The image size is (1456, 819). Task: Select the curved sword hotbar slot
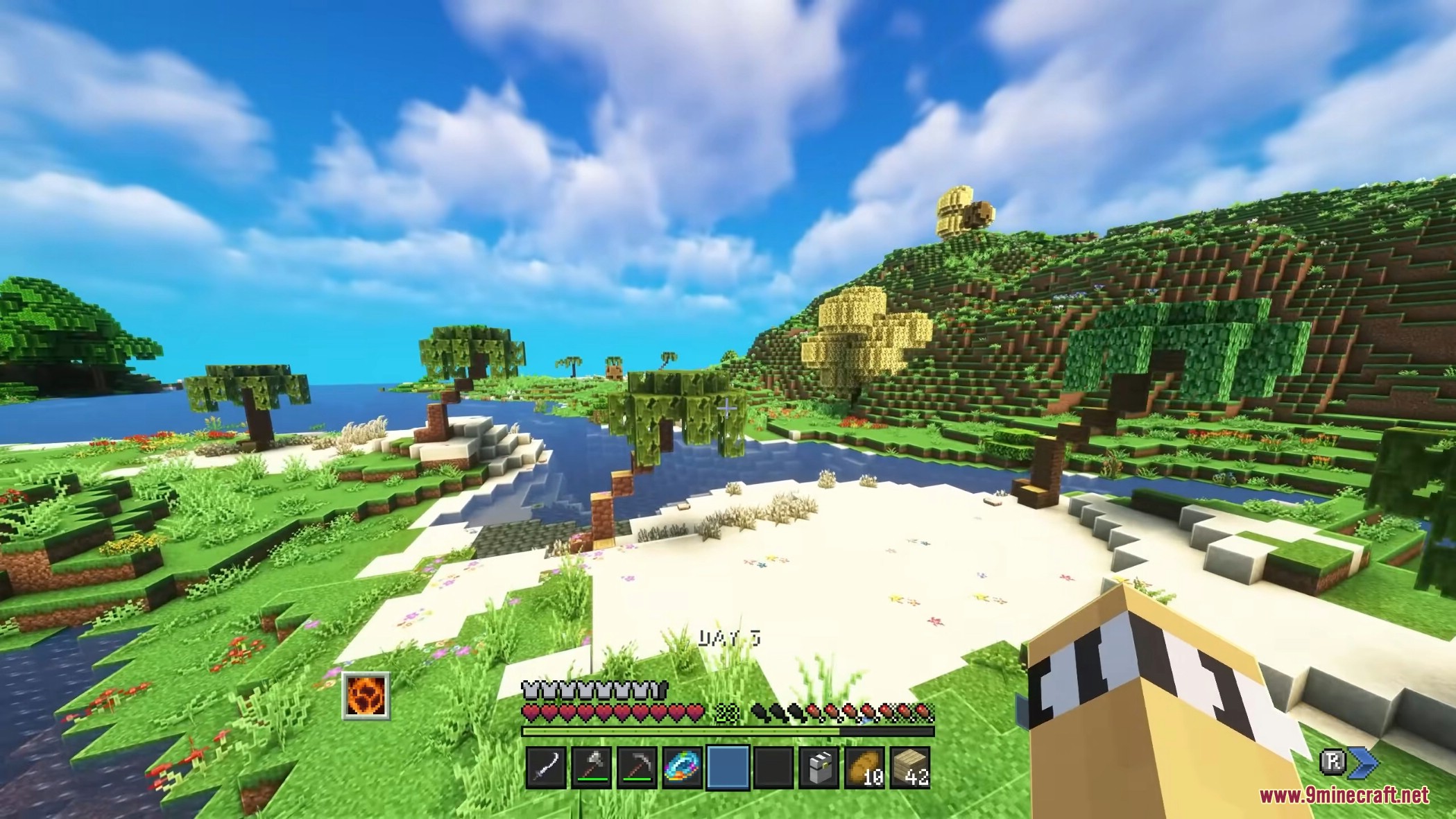pyautogui.click(x=546, y=768)
